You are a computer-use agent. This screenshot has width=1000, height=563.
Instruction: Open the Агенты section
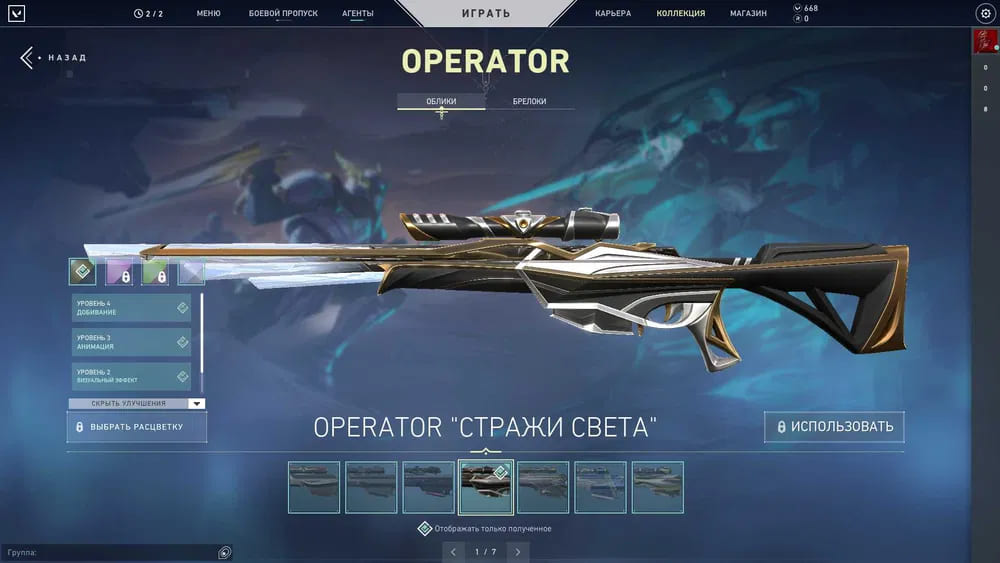pos(358,13)
